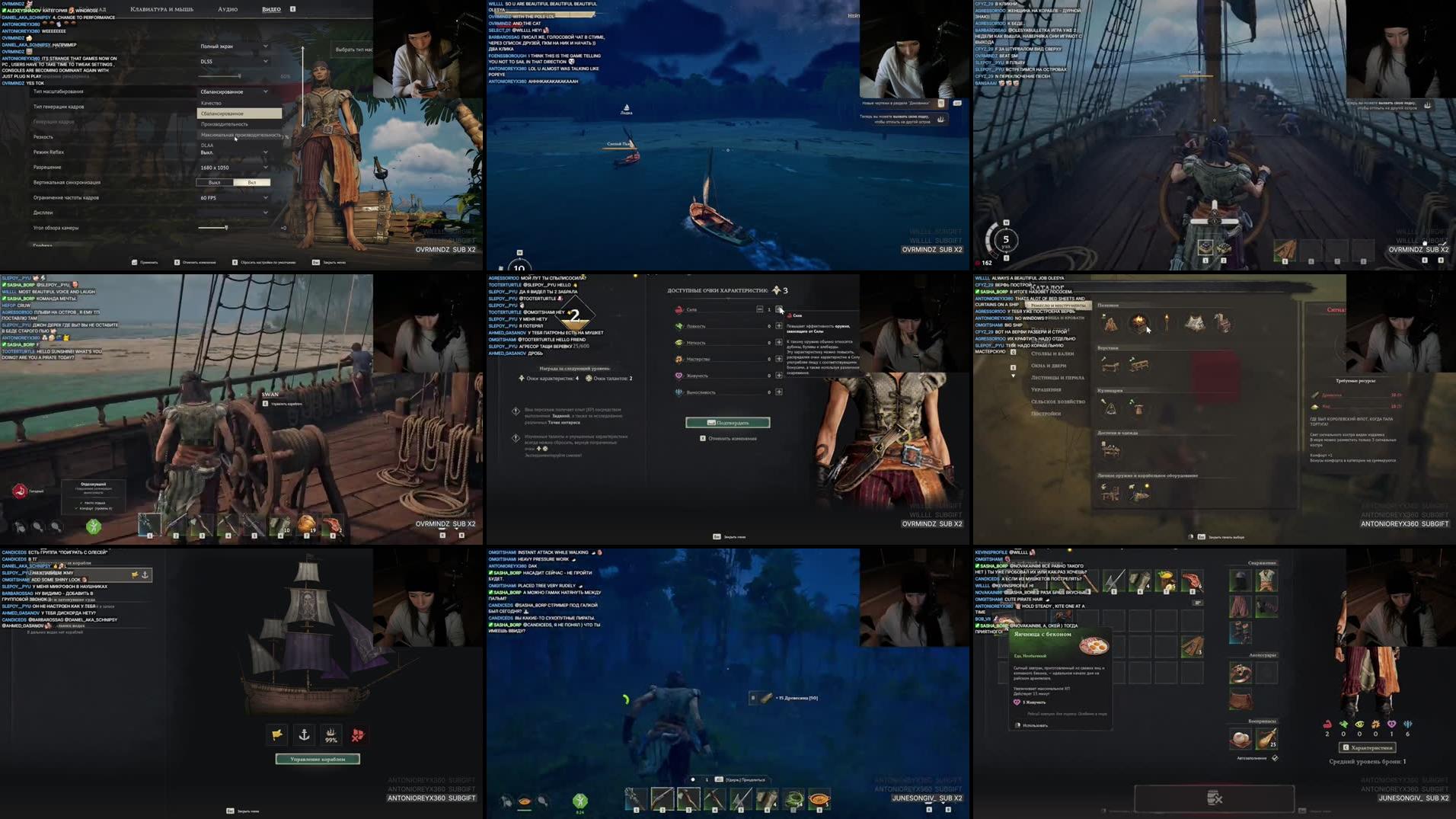Raise the flag icon in ship management panel

click(276, 734)
